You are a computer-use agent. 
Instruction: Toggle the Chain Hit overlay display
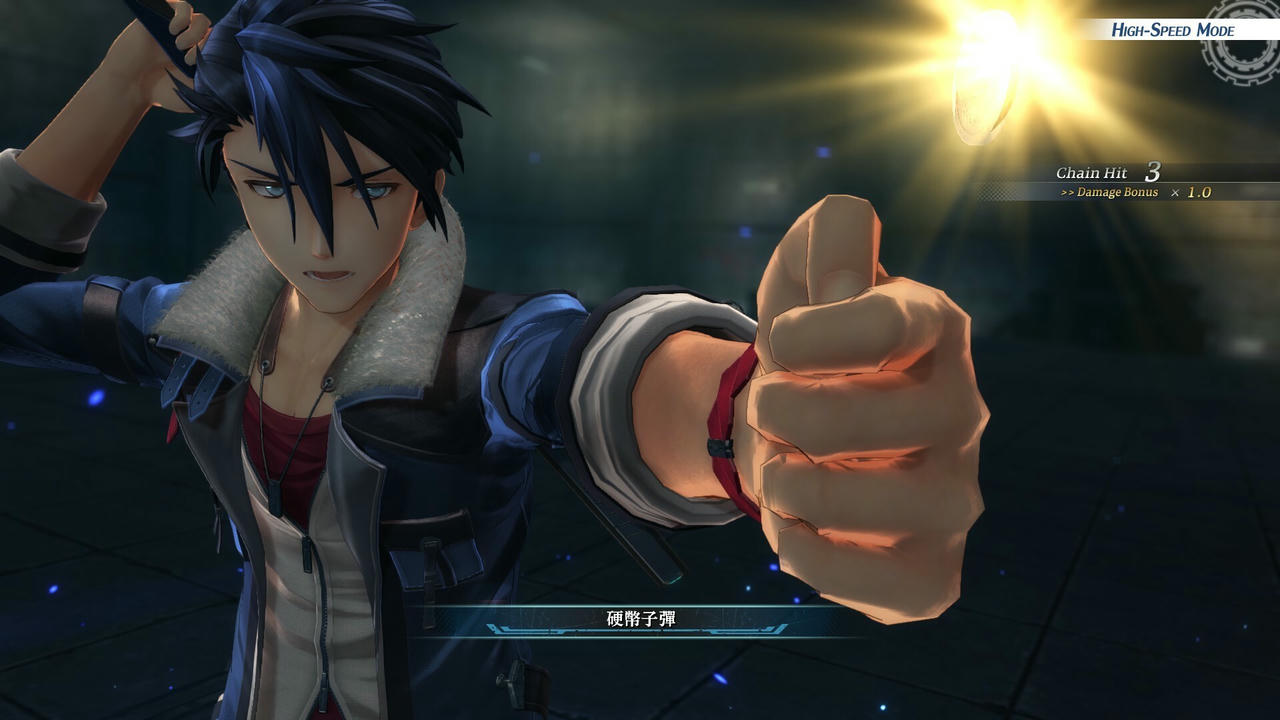pos(1100,172)
